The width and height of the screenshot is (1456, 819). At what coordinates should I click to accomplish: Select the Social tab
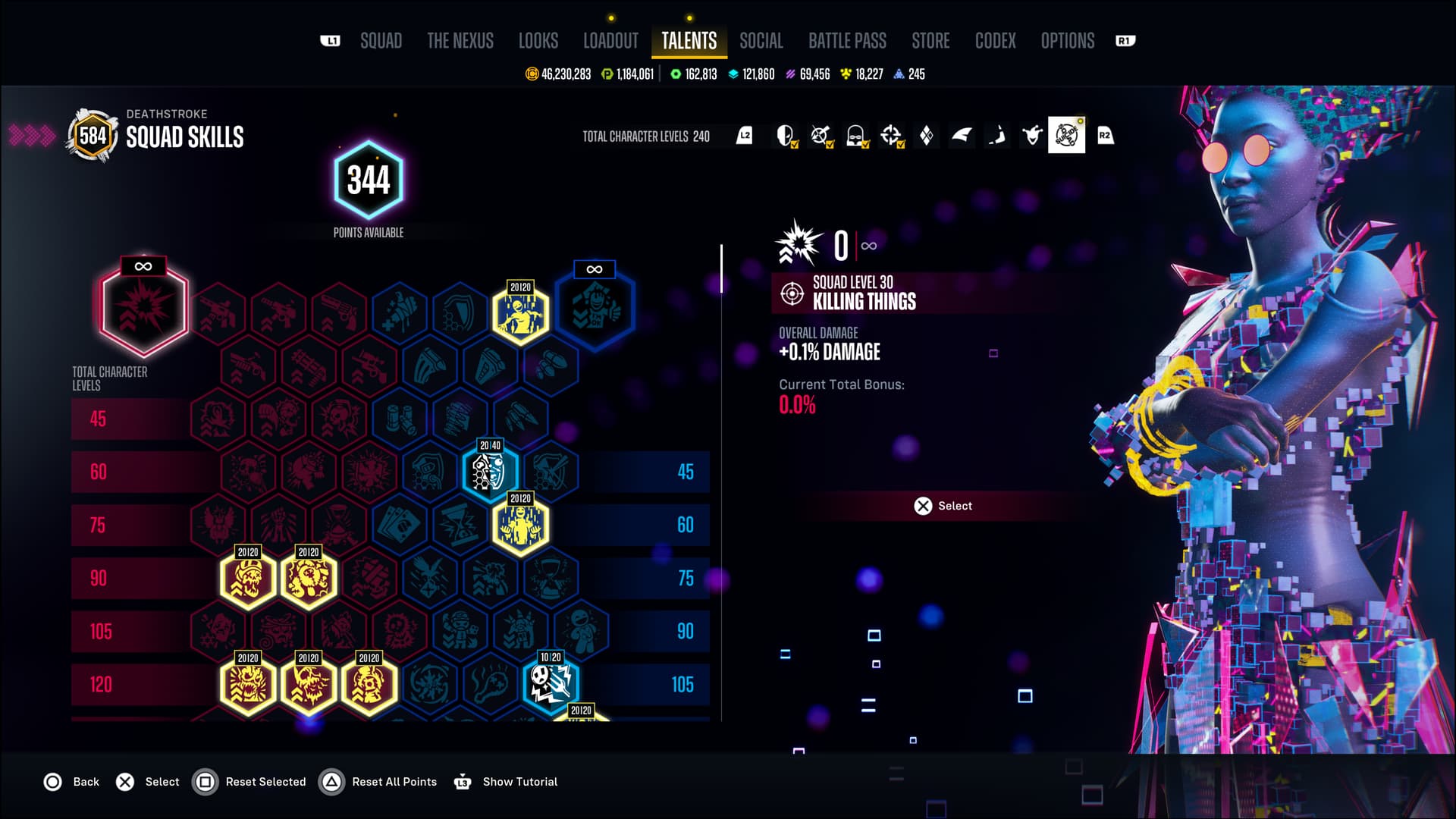point(761,41)
